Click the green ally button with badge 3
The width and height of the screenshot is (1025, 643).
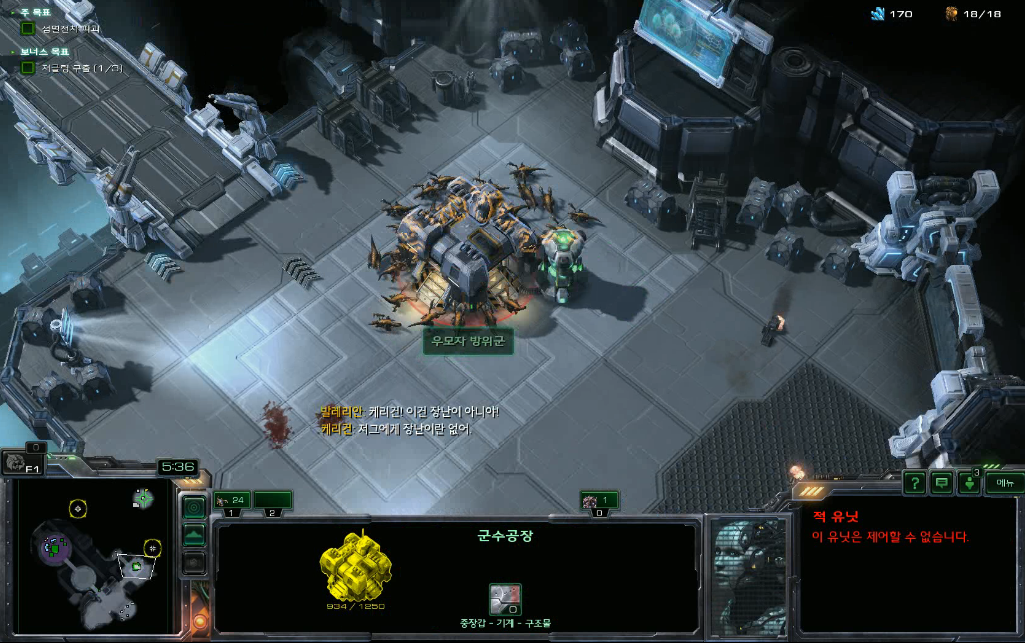pyautogui.click(x=968, y=483)
